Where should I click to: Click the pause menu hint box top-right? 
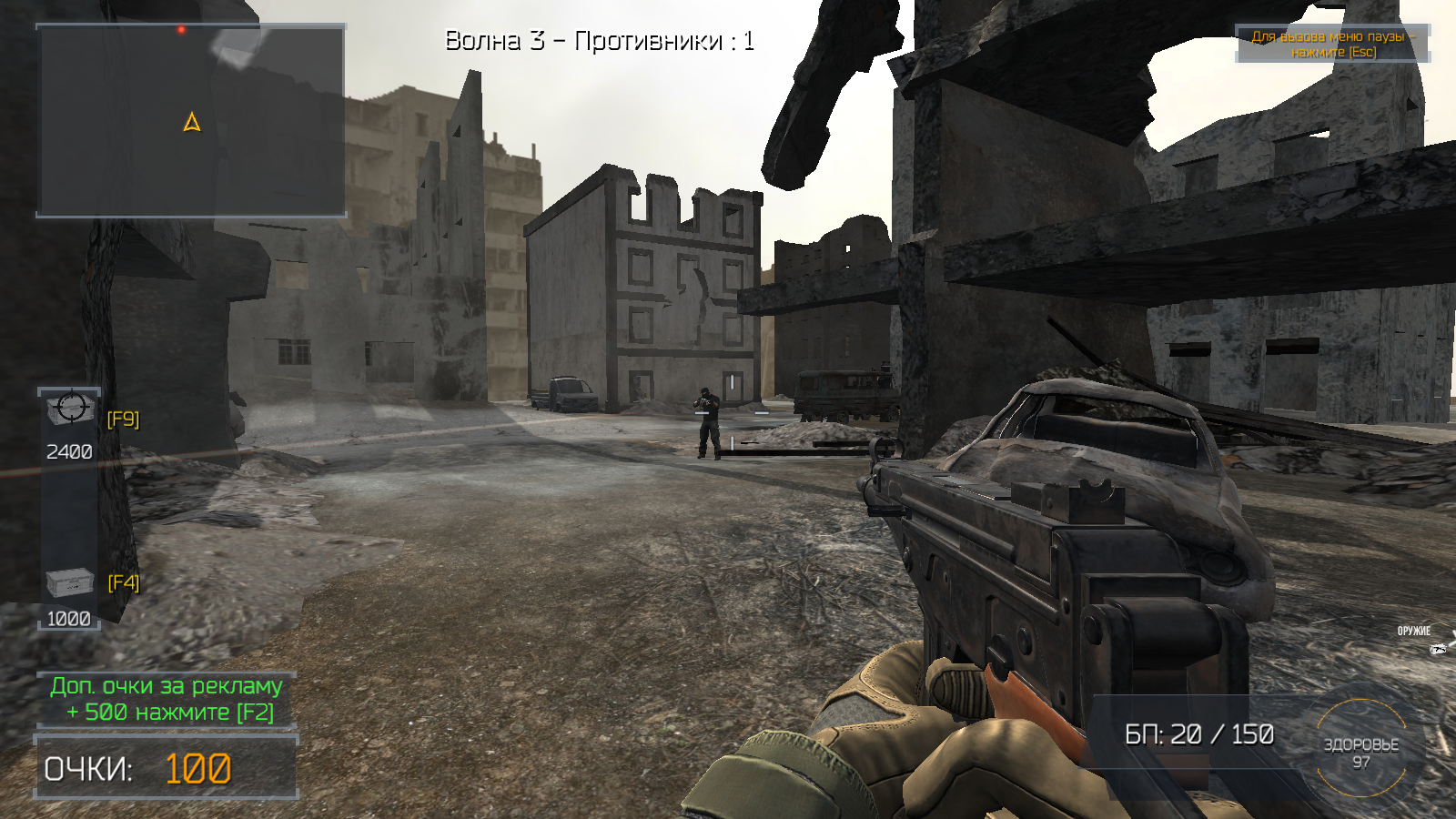click(x=1332, y=44)
